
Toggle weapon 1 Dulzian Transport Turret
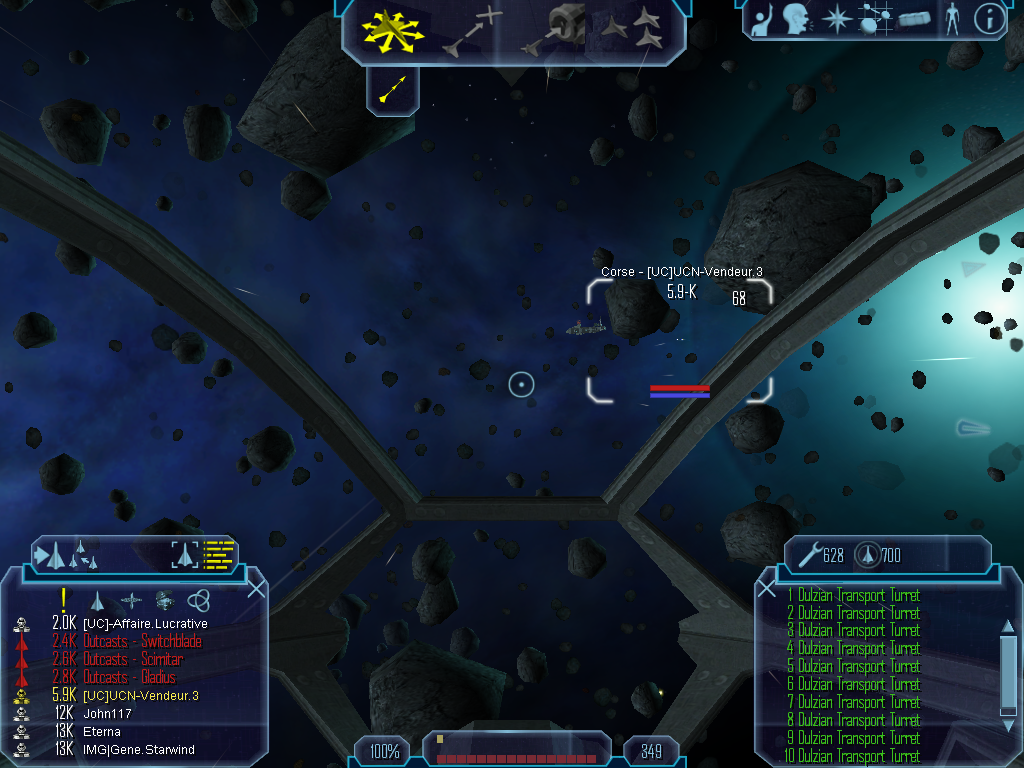853,596
